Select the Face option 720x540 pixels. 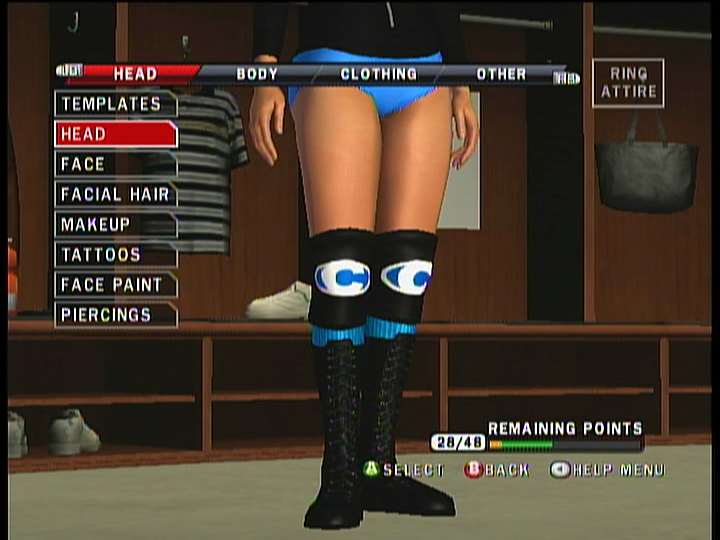point(114,164)
